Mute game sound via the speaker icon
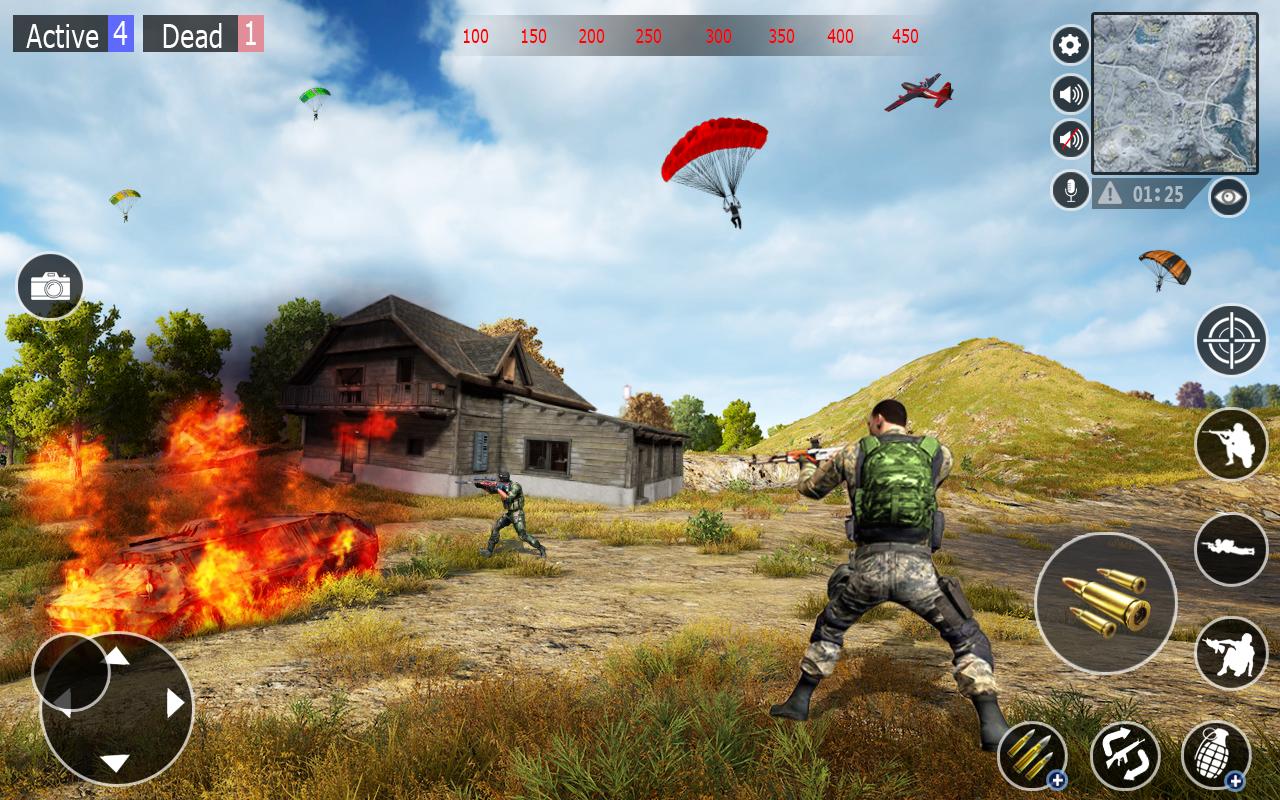This screenshot has width=1280, height=800. pyautogui.click(x=1068, y=93)
